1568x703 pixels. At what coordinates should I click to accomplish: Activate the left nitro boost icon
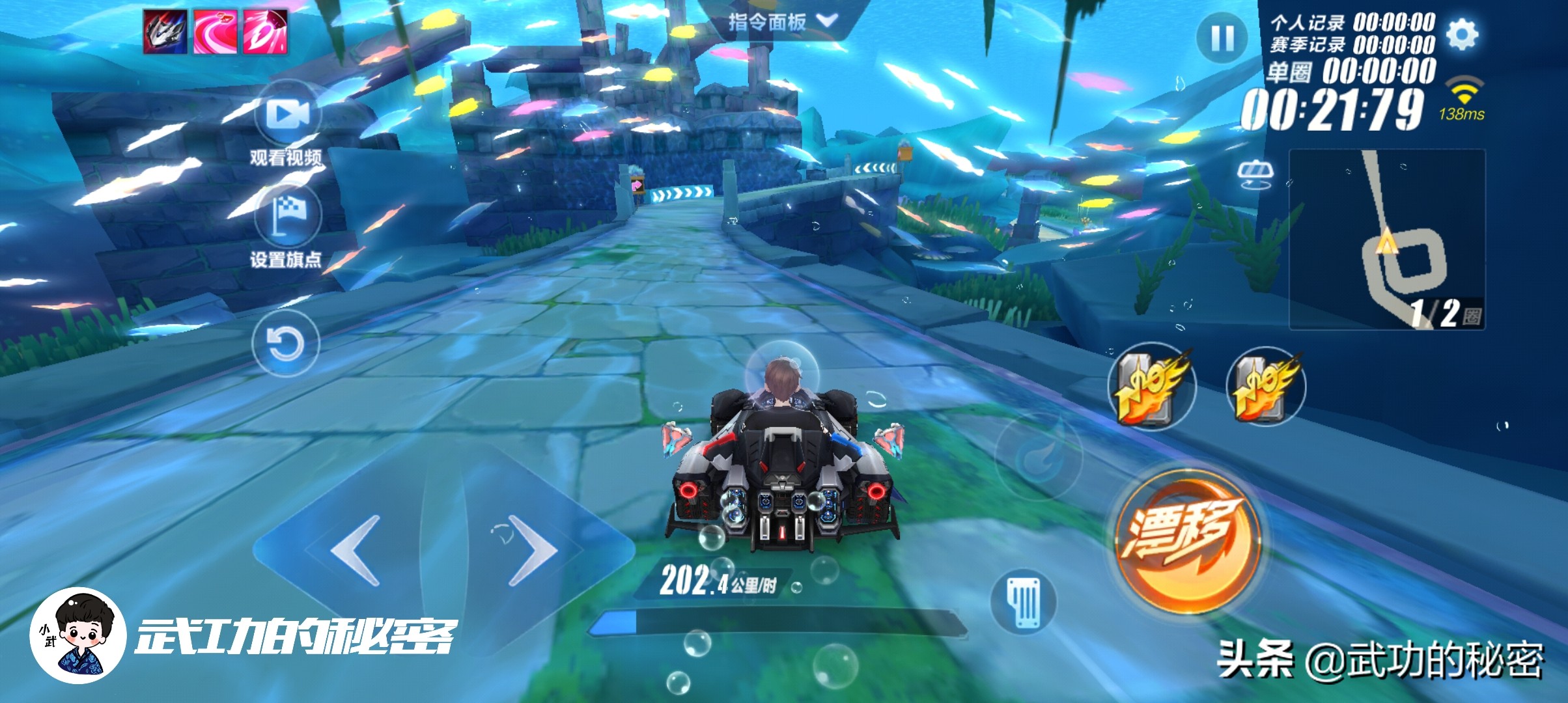1151,385
